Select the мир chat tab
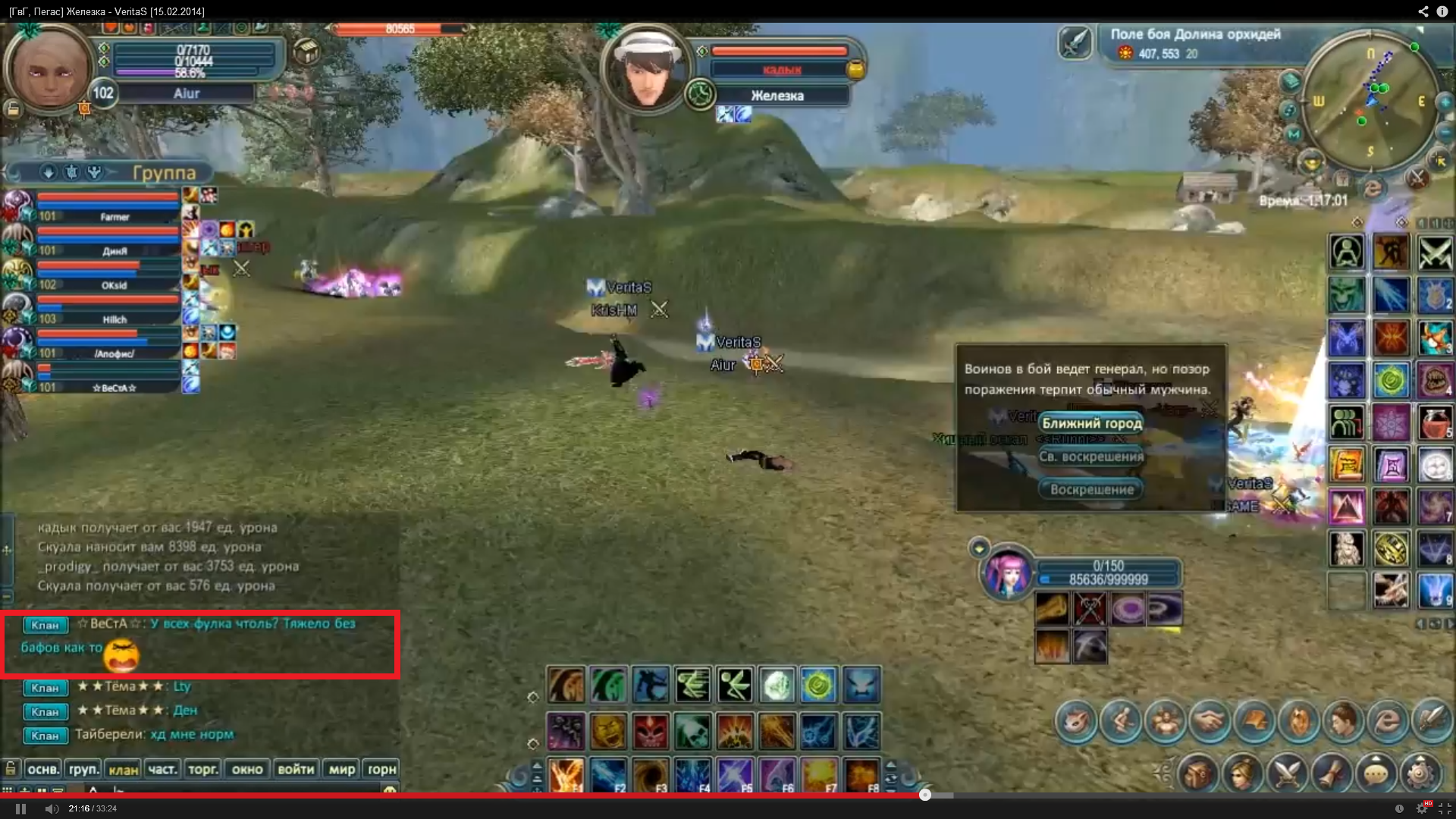 point(341,769)
